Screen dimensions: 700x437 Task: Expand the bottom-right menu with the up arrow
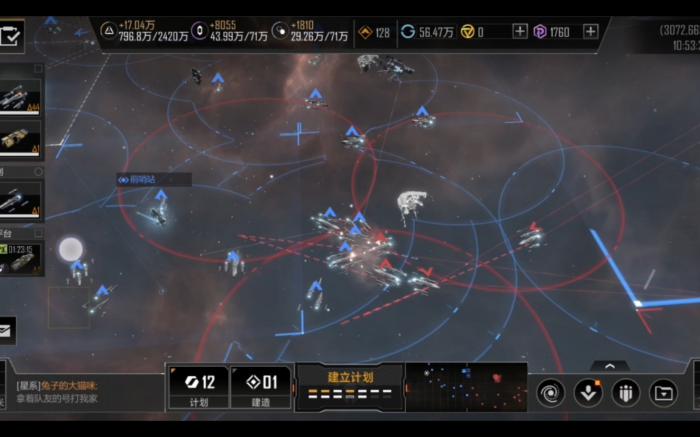tap(610, 366)
